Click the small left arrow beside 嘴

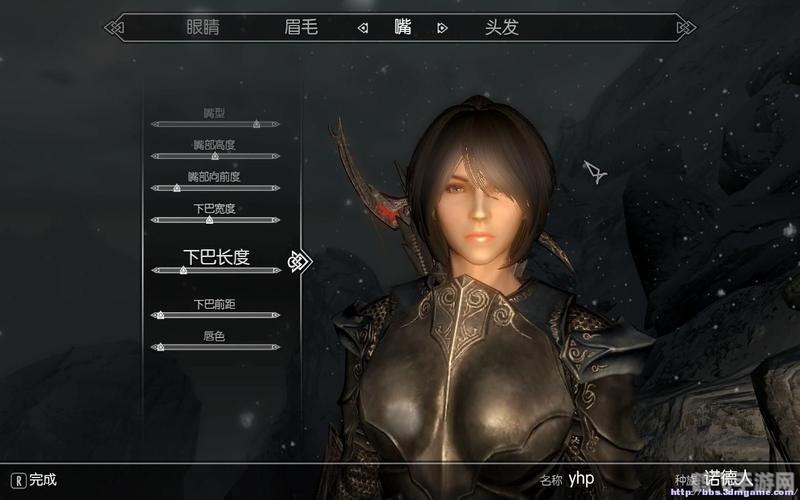point(363,28)
